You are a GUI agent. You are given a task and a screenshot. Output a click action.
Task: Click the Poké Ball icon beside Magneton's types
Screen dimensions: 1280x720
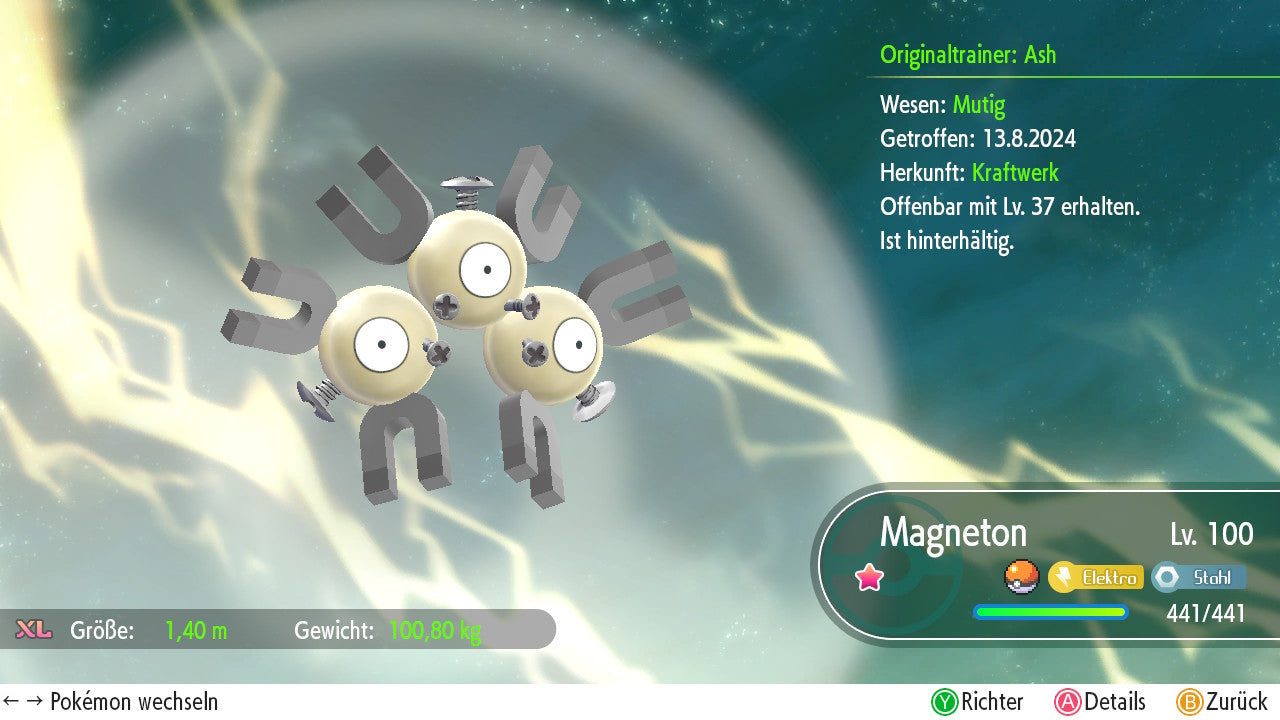(x=1021, y=577)
